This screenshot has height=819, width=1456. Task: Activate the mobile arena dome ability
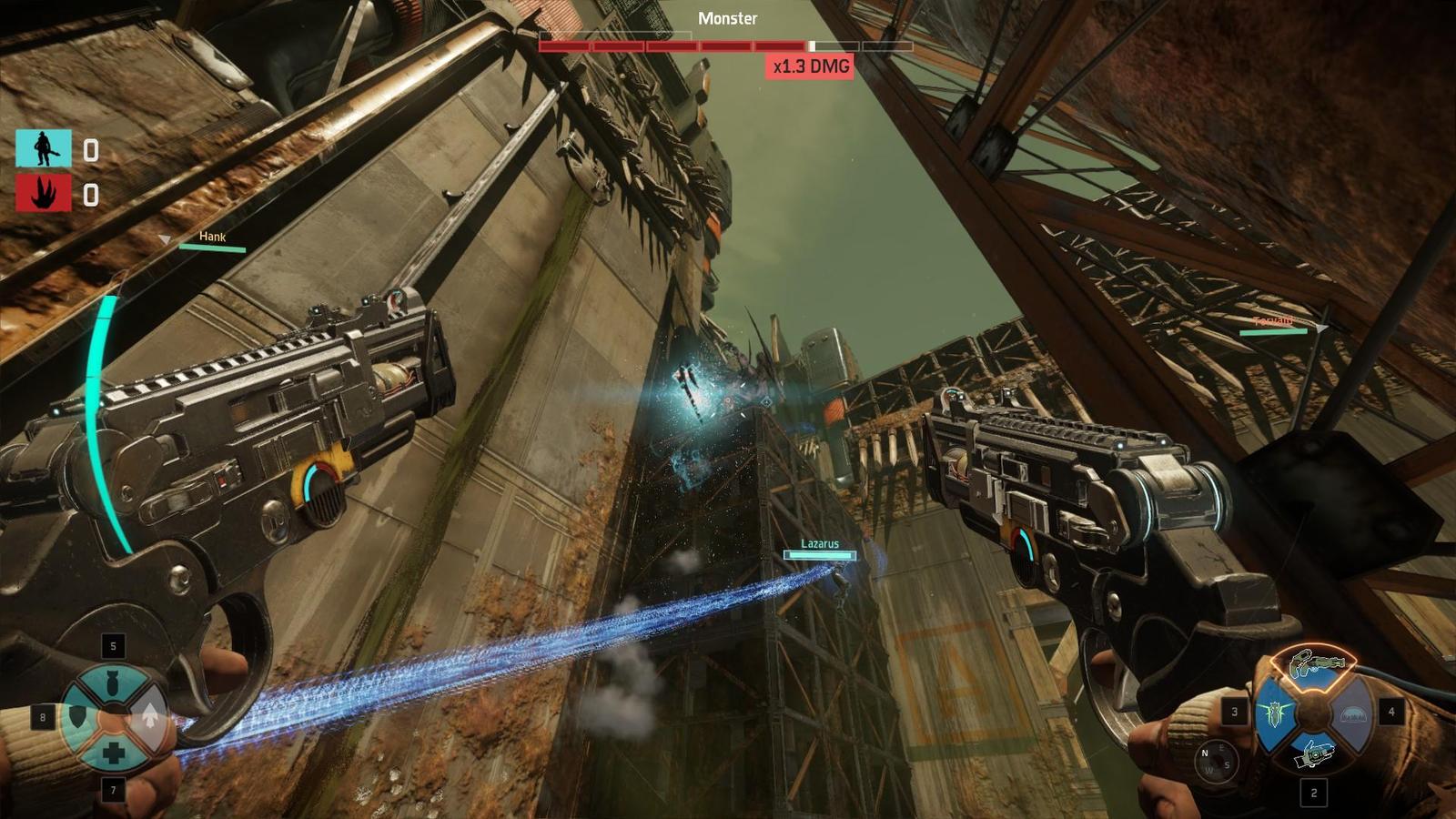(1351, 713)
